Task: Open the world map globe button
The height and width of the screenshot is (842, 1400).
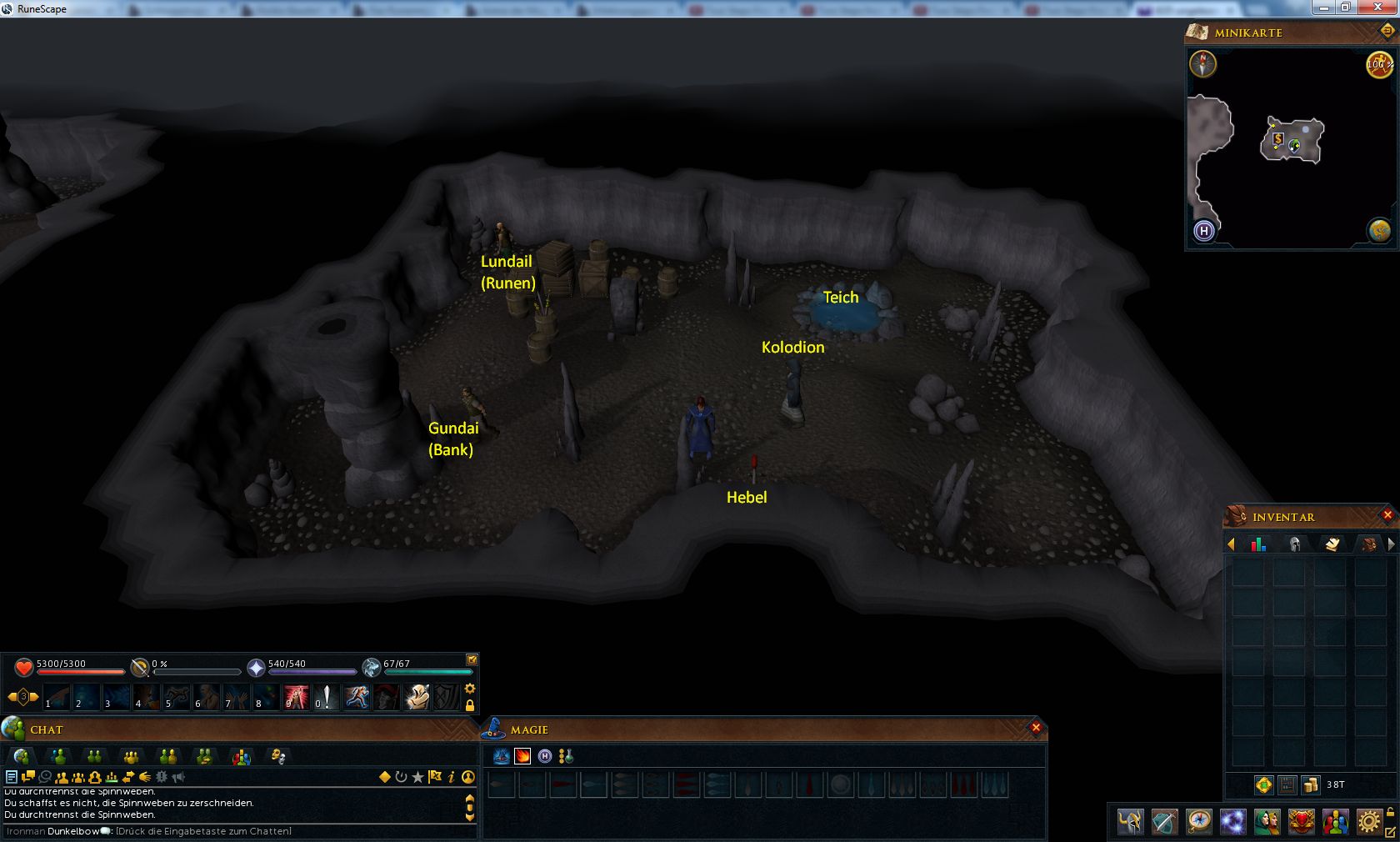Action: click(1379, 230)
